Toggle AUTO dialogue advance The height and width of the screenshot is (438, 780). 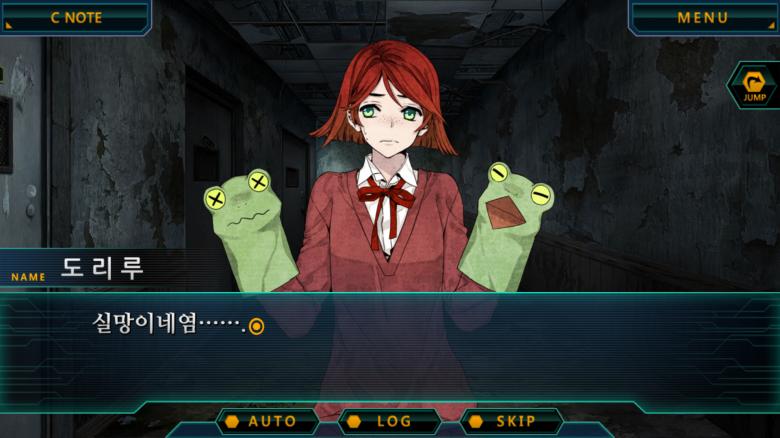coord(267,421)
